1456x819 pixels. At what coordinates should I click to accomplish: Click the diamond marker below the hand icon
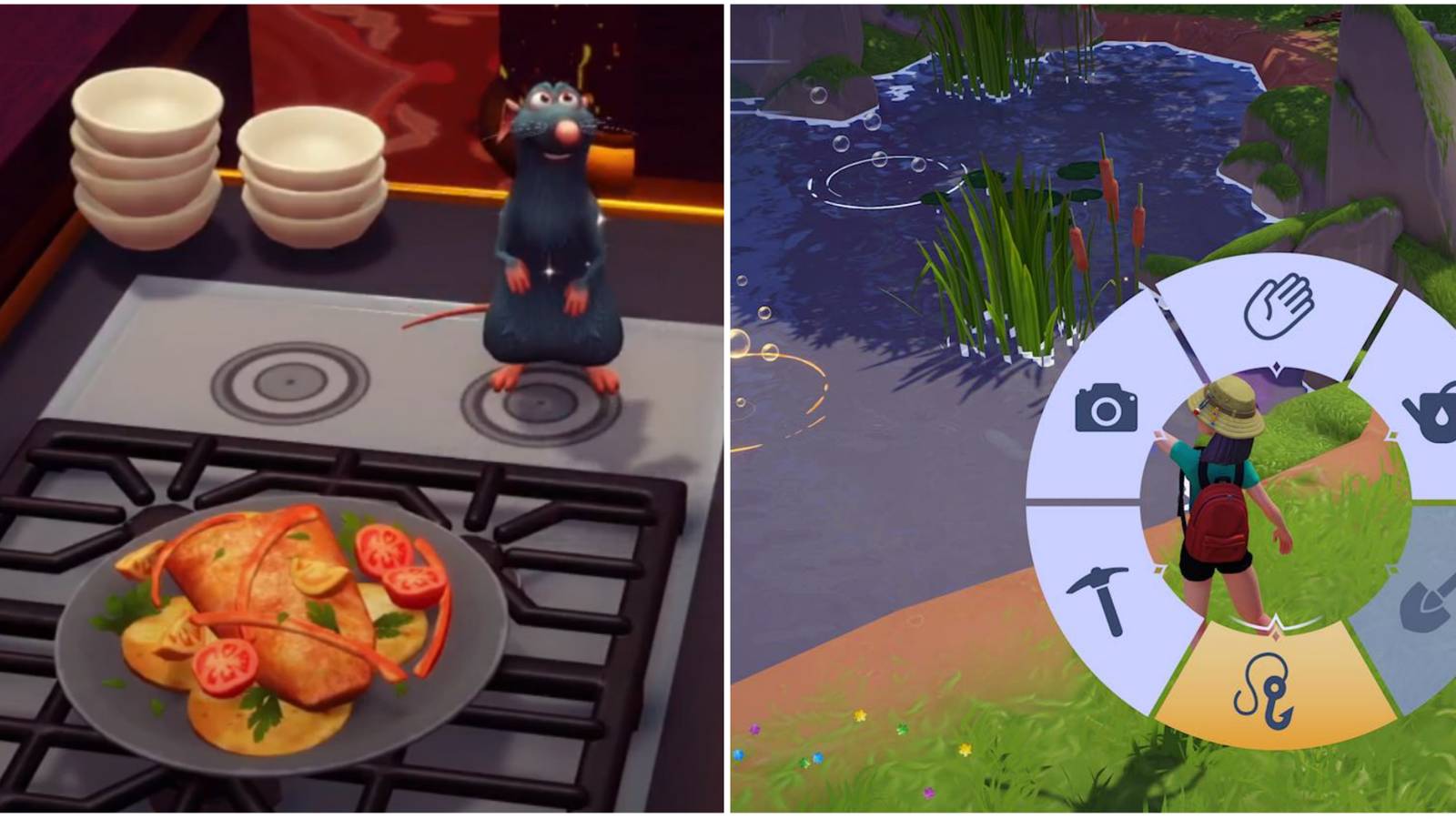tap(1275, 368)
